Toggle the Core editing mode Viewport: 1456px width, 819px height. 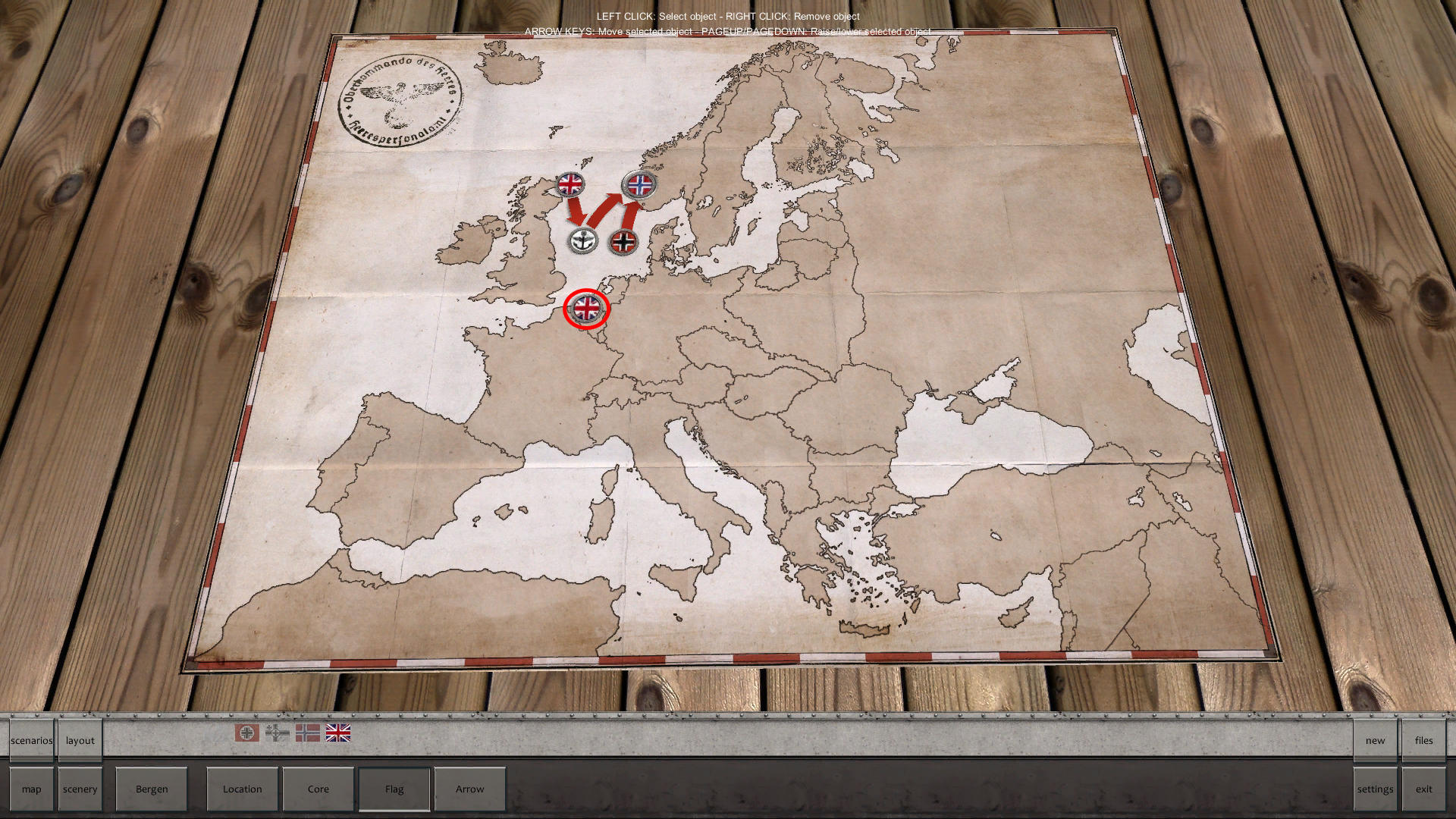[x=318, y=789]
